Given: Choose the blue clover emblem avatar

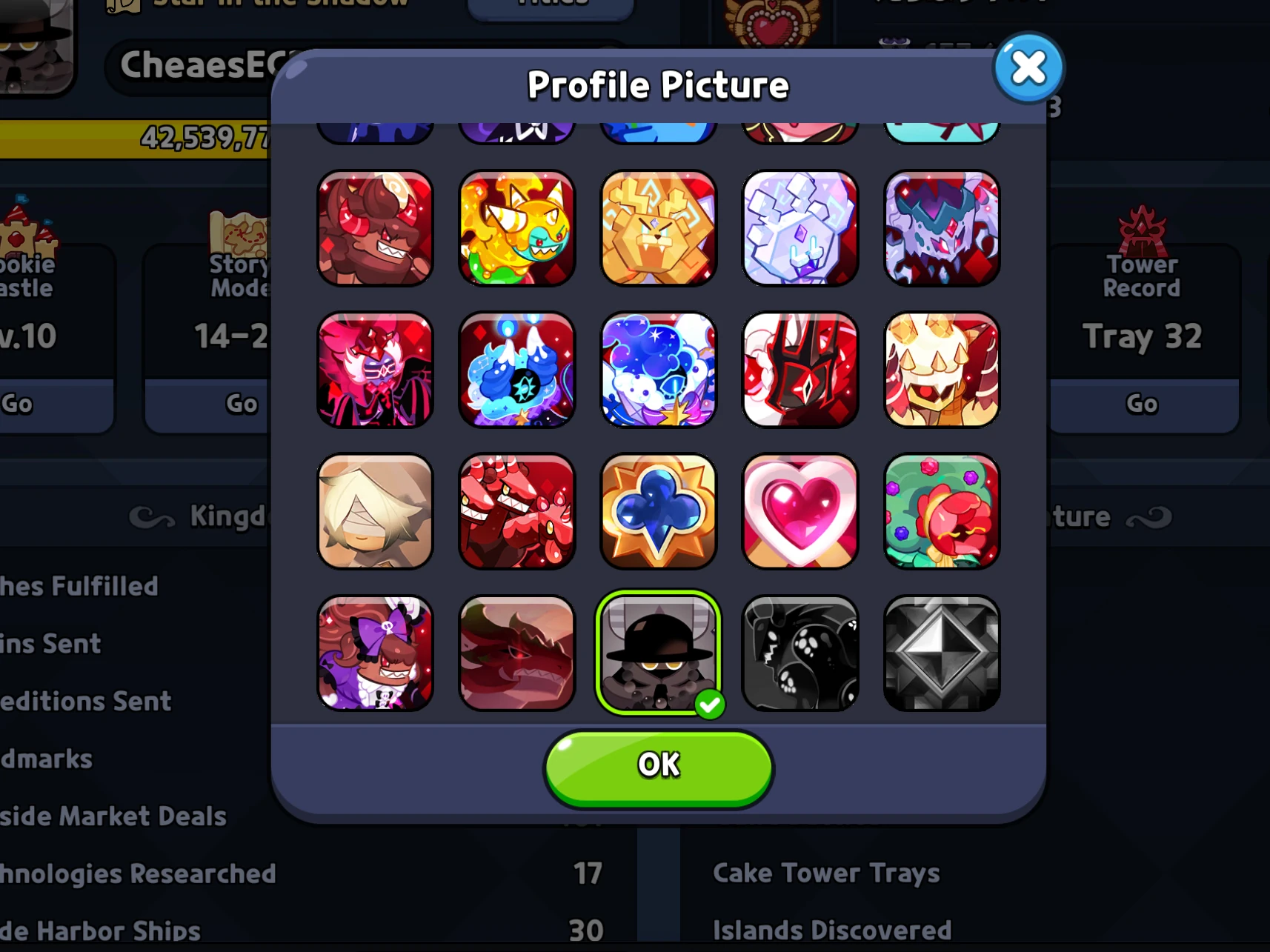Looking at the screenshot, I should pyautogui.click(x=658, y=511).
